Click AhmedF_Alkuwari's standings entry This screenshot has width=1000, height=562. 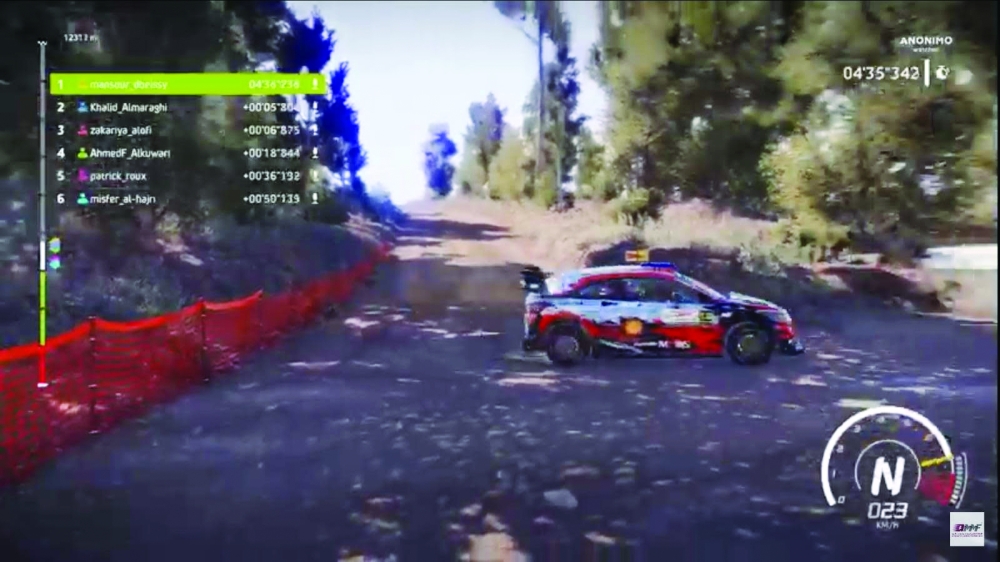click(x=189, y=153)
